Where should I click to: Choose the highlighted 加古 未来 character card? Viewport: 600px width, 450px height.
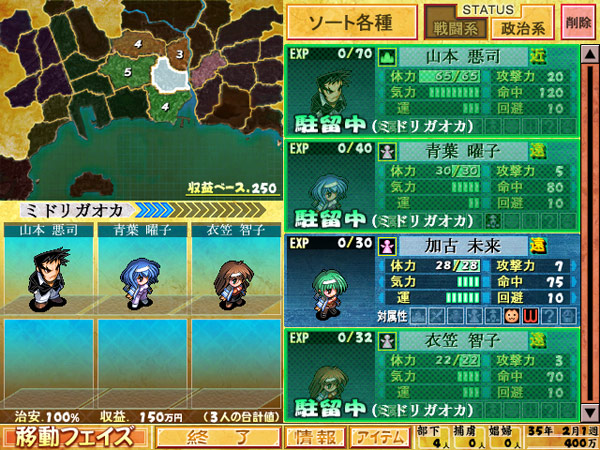click(x=430, y=280)
